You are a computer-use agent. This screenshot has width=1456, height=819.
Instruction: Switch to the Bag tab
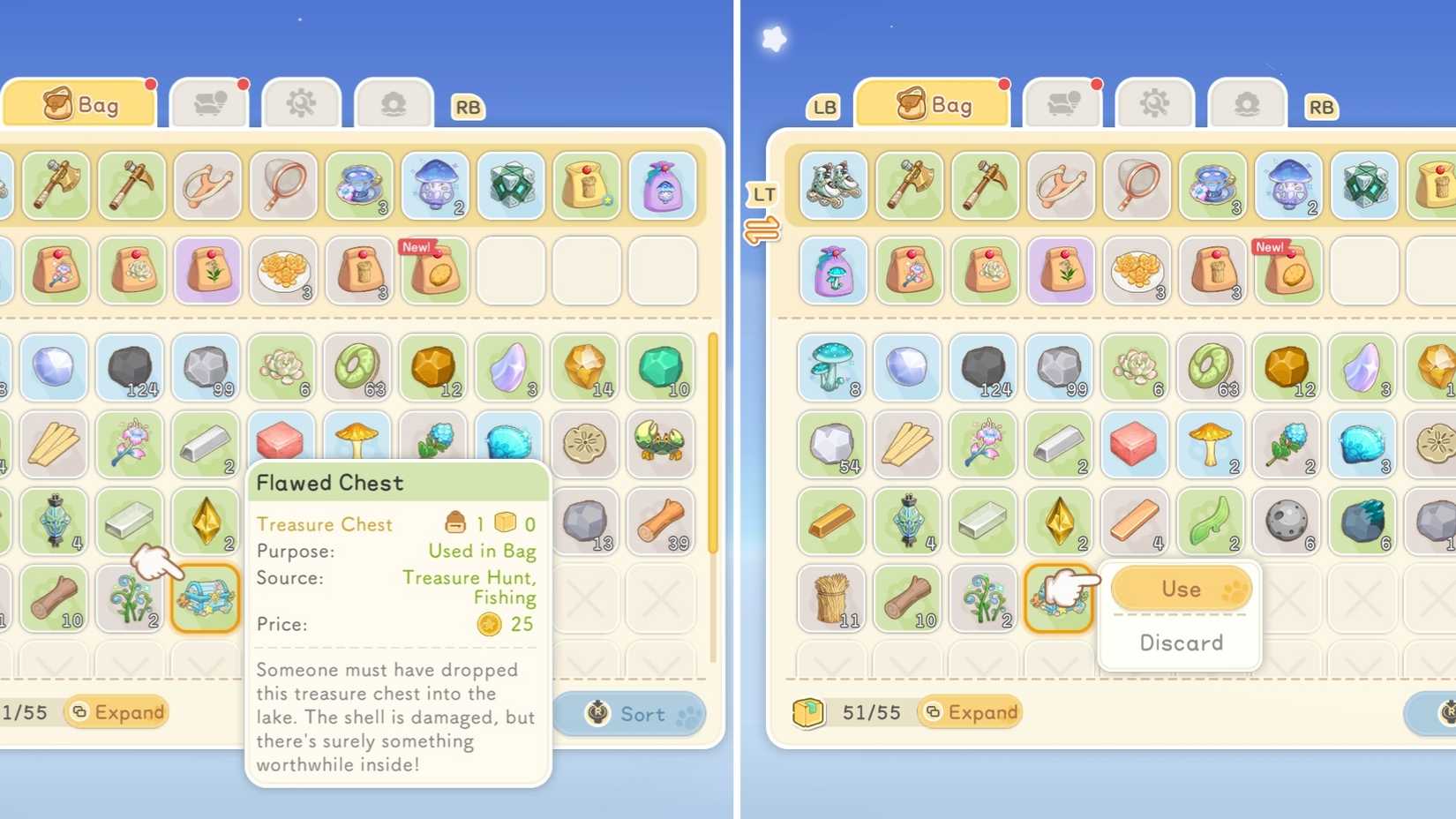[80, 103]
